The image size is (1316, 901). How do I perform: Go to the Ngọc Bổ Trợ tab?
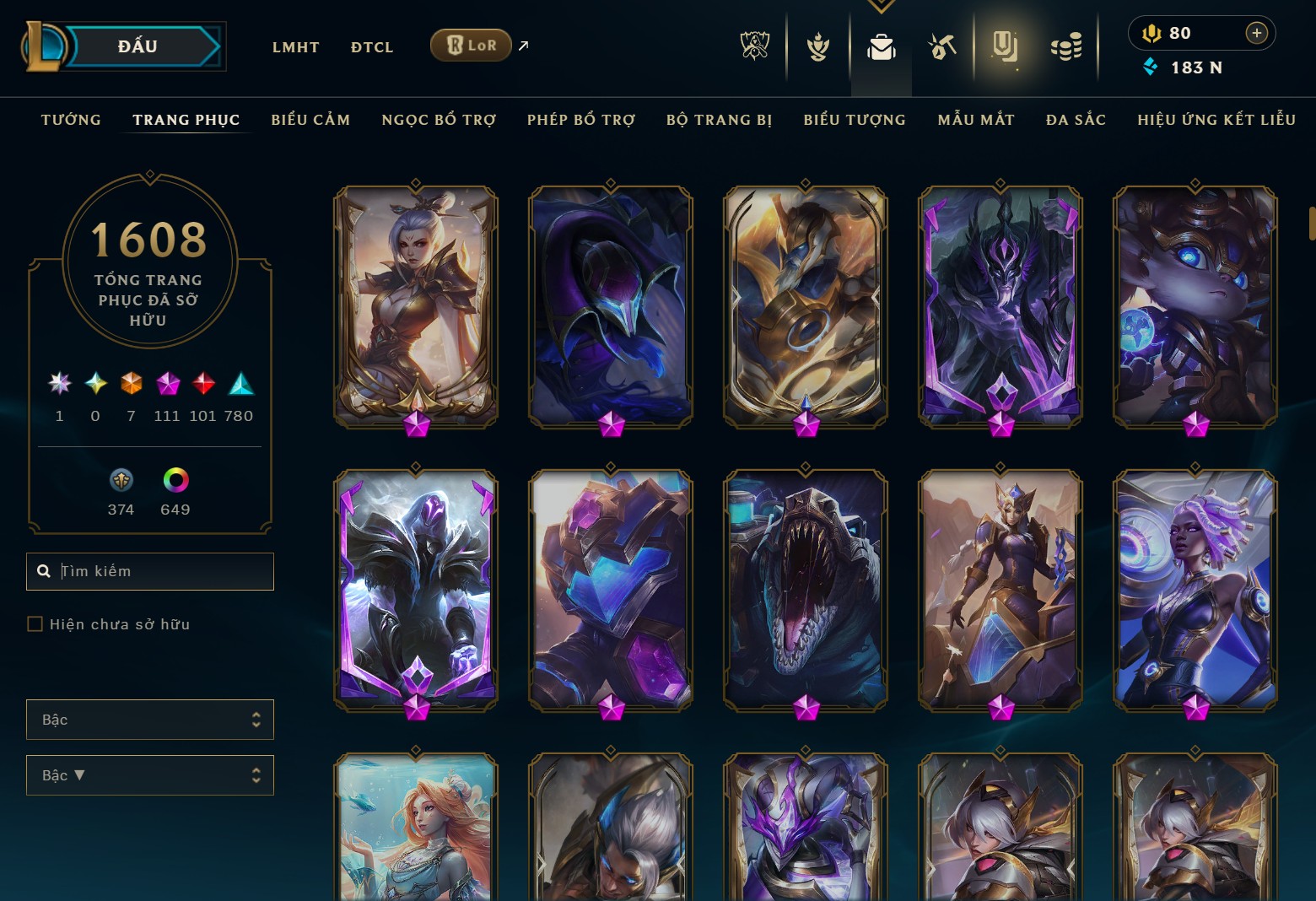click(x=439, y=120)
